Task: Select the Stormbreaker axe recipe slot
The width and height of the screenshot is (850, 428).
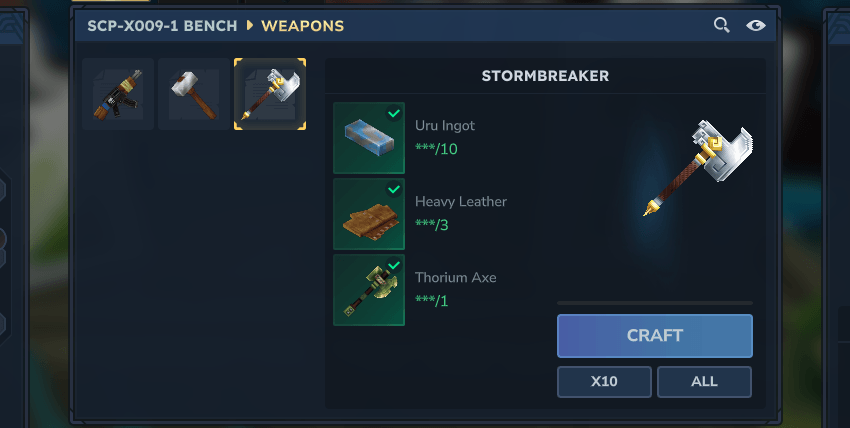Action: pos(270,94)
